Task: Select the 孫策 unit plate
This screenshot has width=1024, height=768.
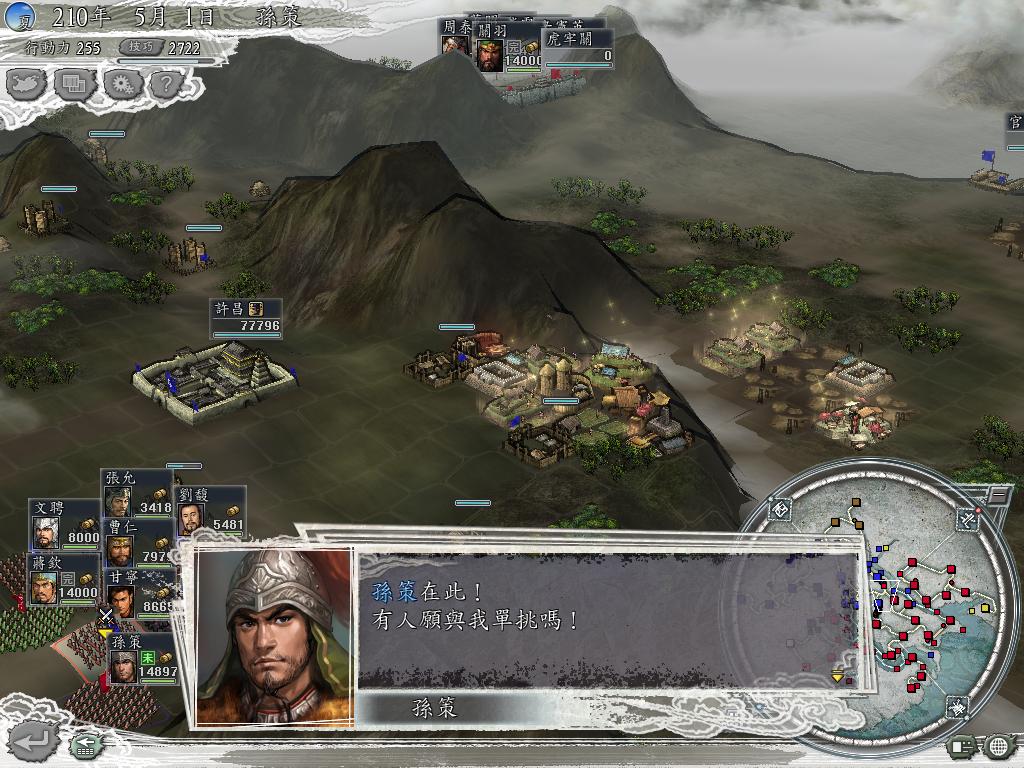Action: (142, 660)
